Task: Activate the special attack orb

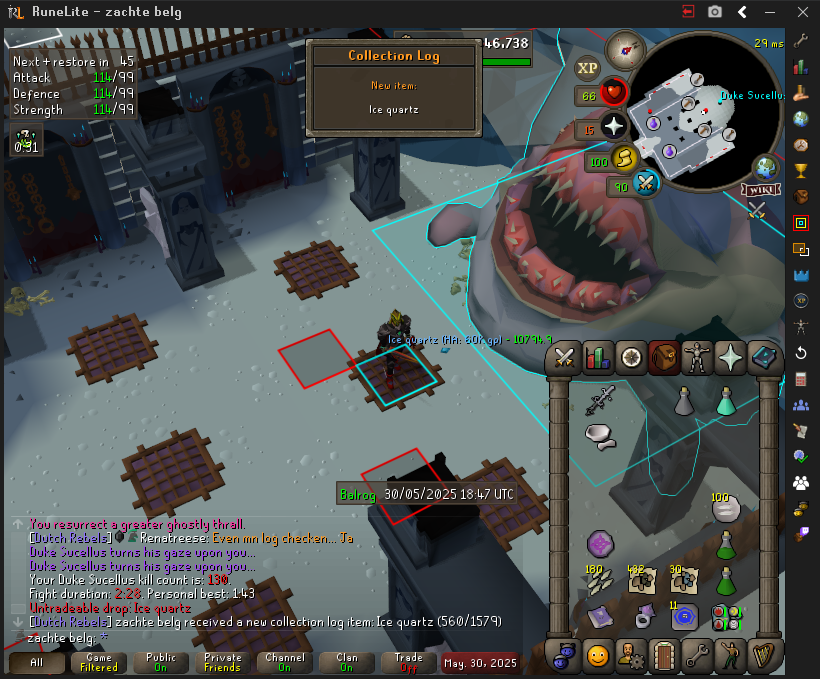Action: tap(646, 184)
